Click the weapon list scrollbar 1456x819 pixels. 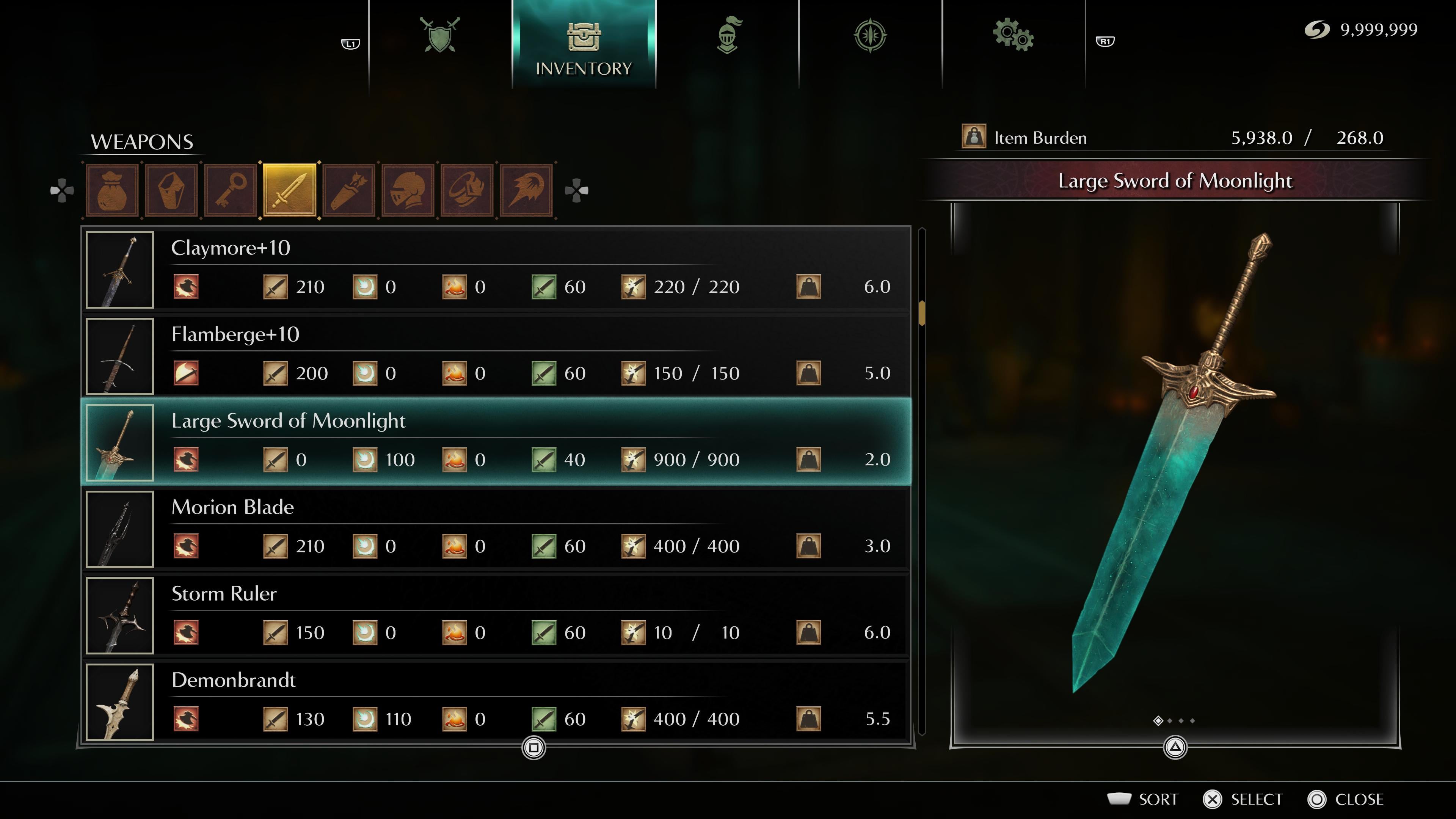pyautogui.click(x=922, y=312)
